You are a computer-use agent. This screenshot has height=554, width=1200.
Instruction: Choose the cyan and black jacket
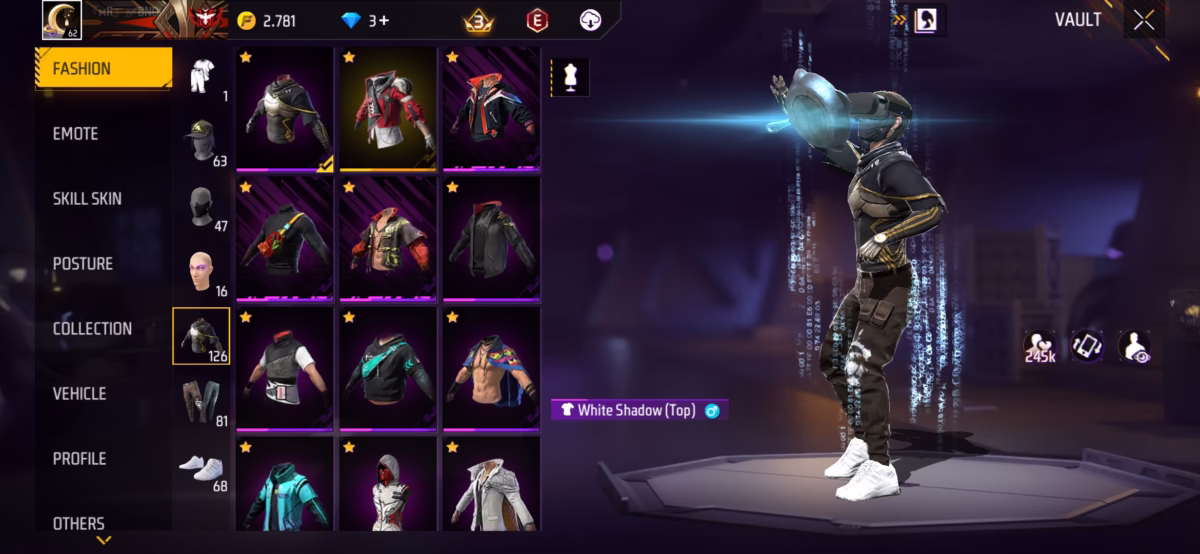tap(285, 485)
